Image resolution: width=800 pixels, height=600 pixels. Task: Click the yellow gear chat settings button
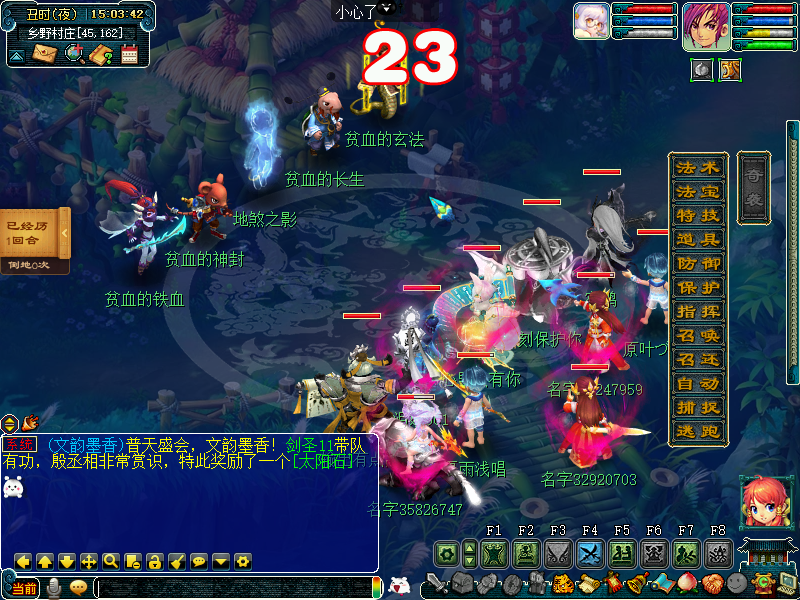[x=242, y=561]
